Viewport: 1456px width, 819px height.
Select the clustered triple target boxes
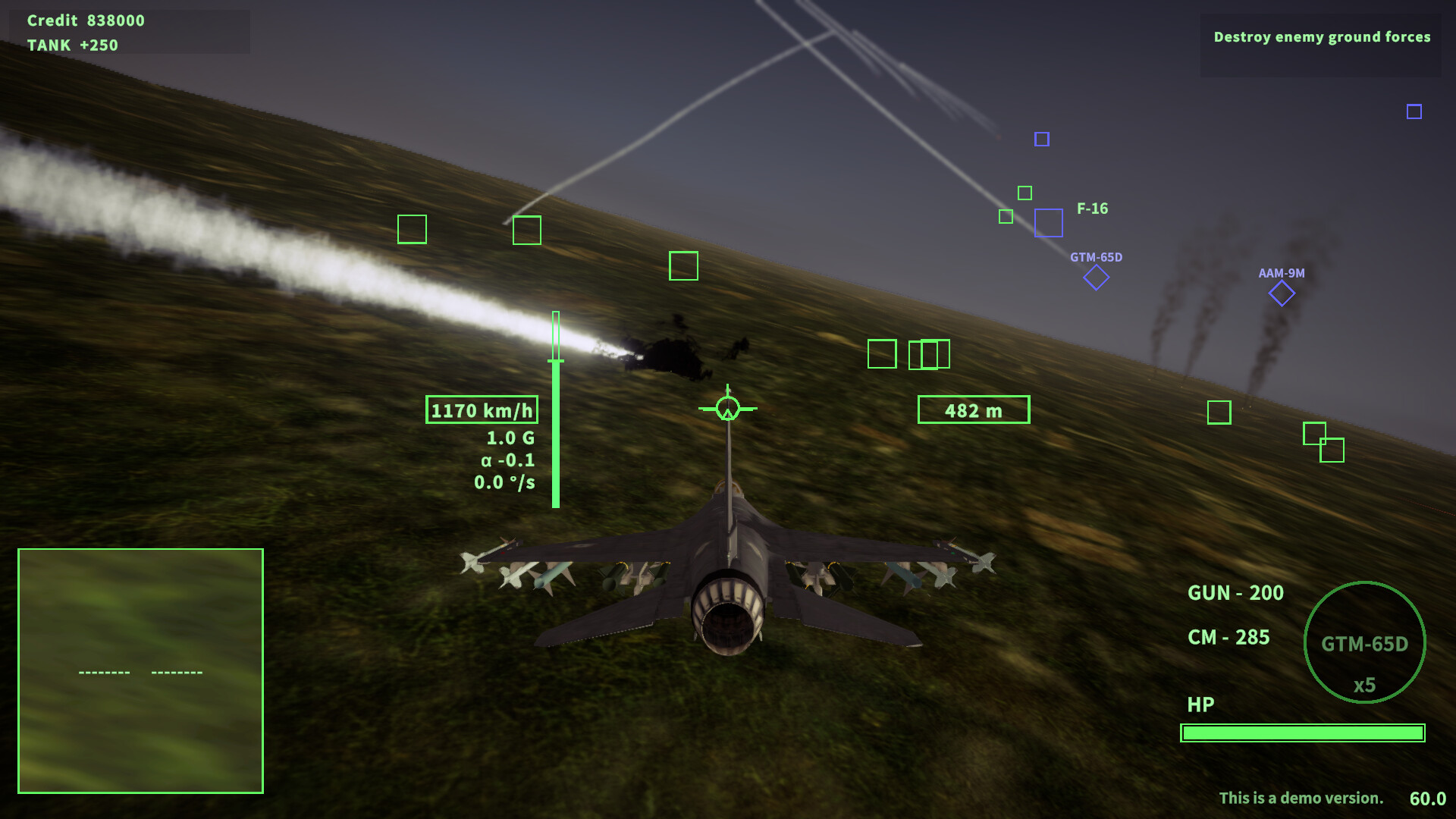click(x=928, y=354)
